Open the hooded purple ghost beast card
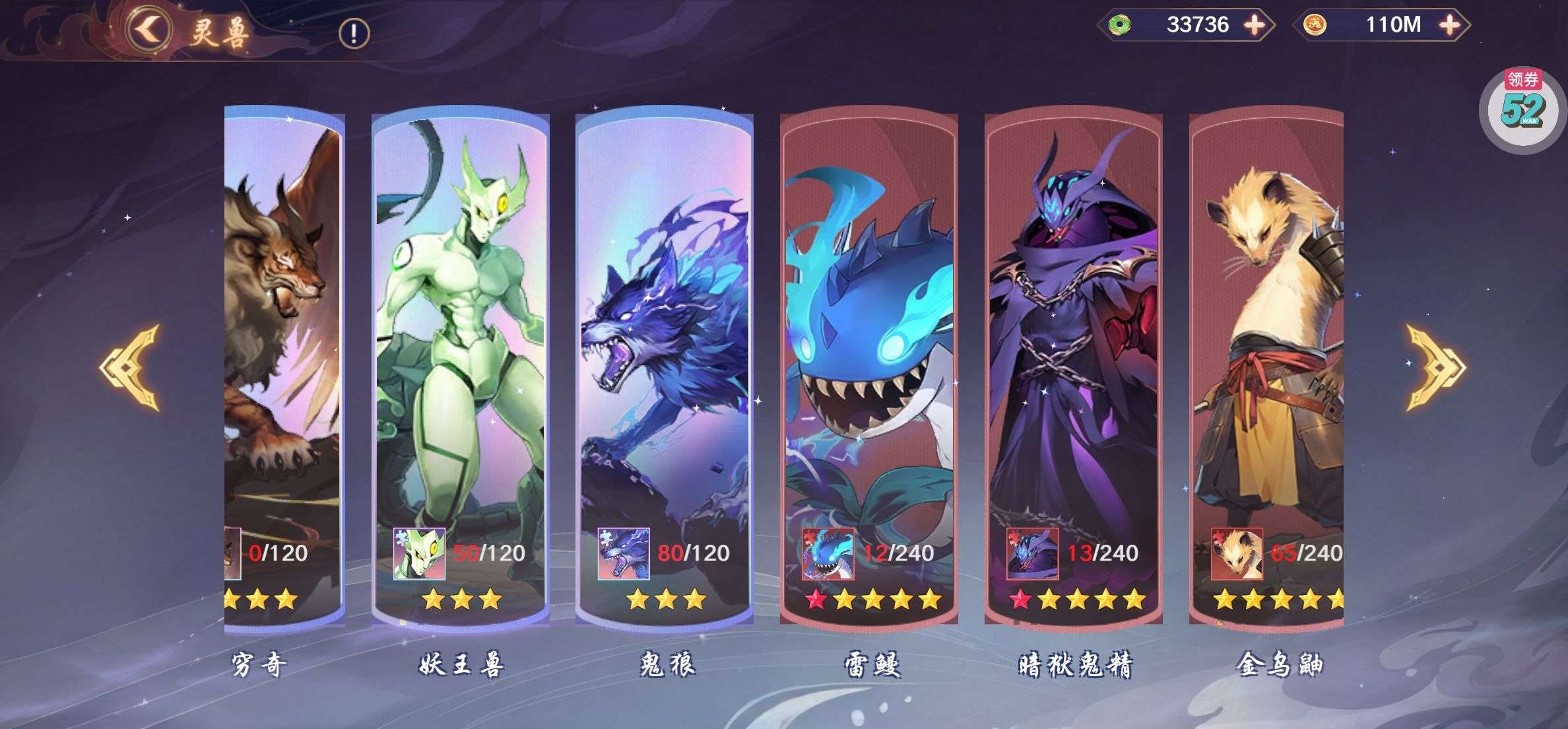1568x729 pixels. coord(1073,330)
